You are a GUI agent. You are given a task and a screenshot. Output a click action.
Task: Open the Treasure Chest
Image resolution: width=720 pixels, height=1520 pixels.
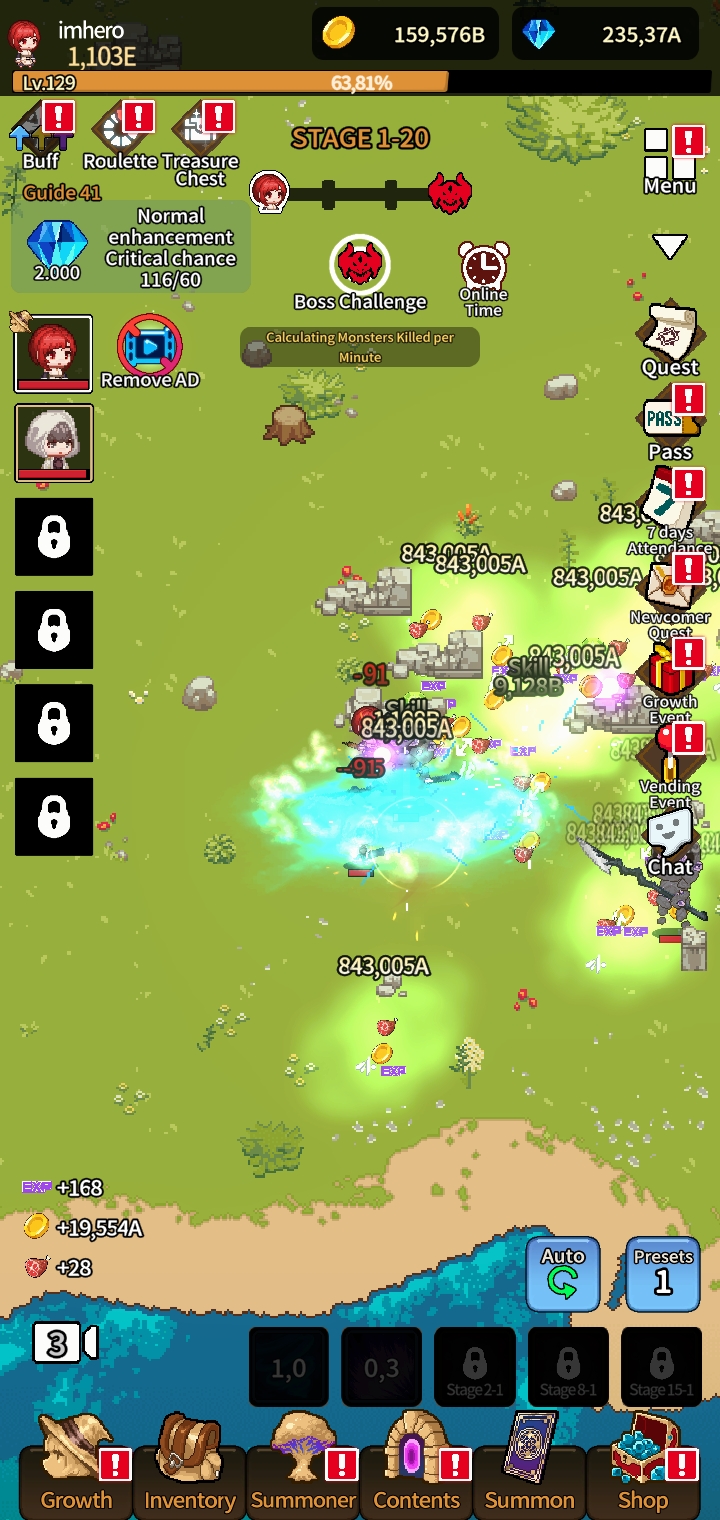200,140
